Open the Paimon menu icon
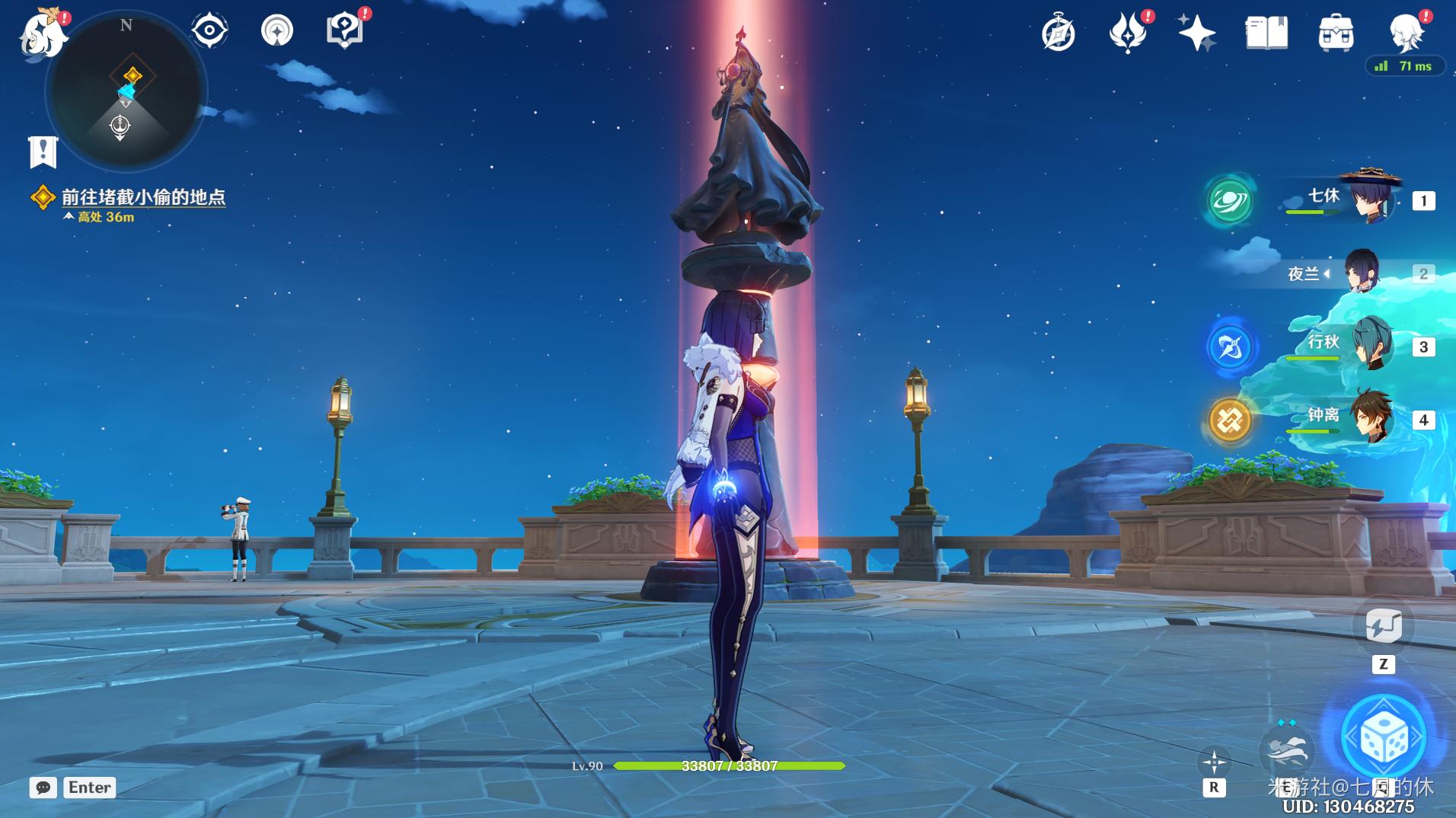Viewport: 1456px width, 818px height. click(42, 34)
